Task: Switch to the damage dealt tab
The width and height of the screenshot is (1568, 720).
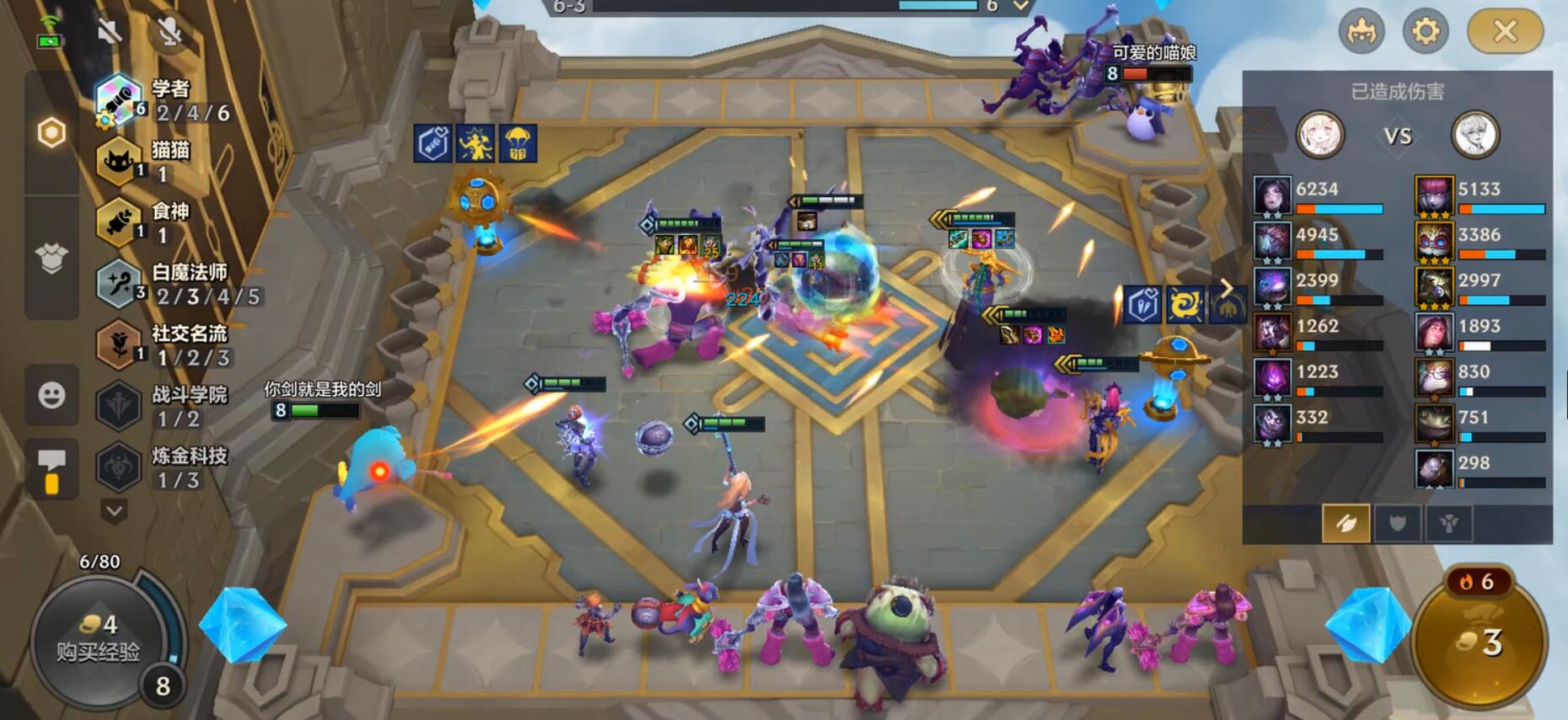Action: pos(1346,524)
